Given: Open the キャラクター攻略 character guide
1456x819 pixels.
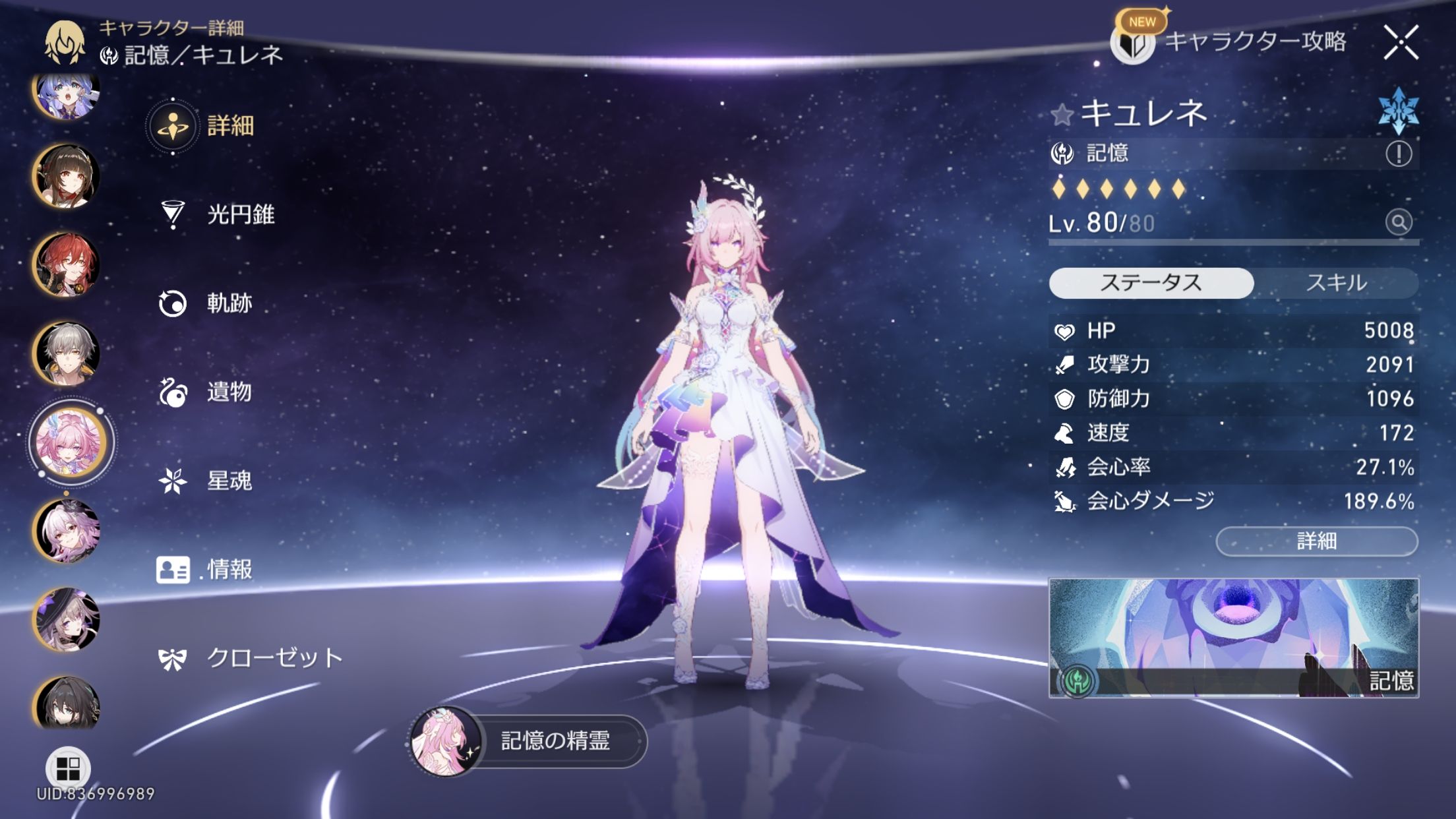Looking at the screenshot, I should tap(1230, 42).
